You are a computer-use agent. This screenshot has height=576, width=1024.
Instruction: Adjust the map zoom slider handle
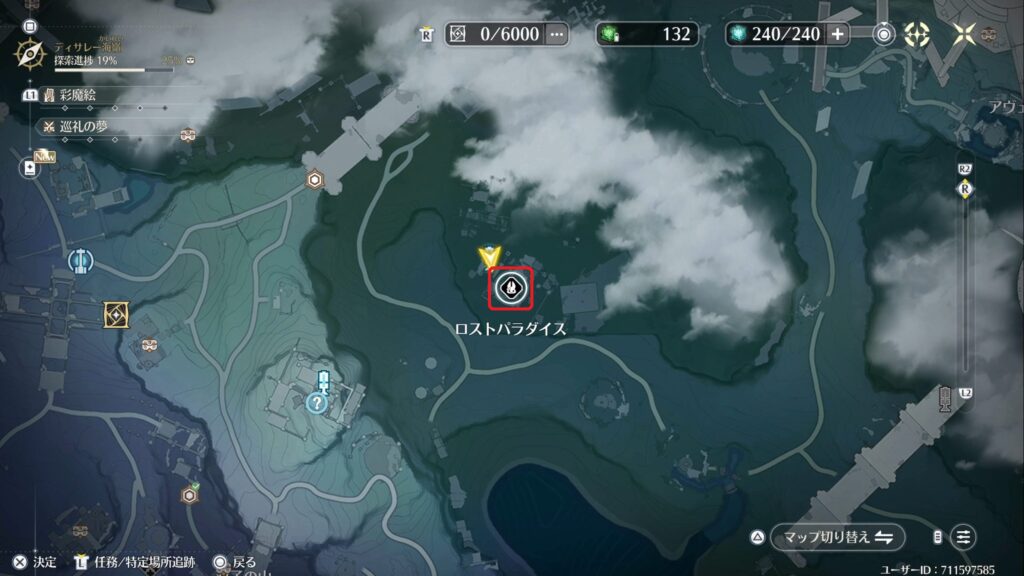tap(964, 189)
